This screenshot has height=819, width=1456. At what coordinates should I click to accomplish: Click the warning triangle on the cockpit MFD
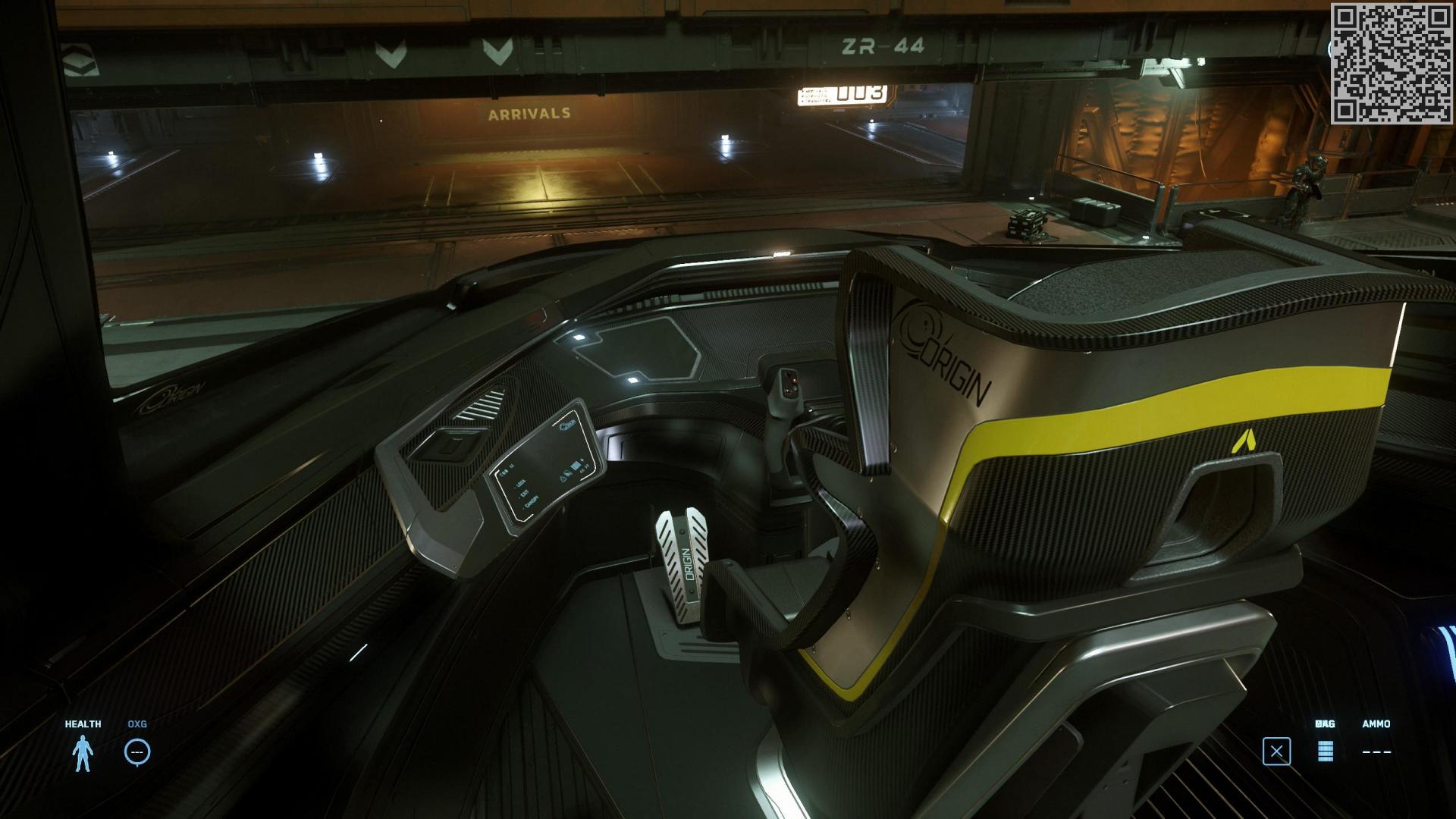coord(563,479)
